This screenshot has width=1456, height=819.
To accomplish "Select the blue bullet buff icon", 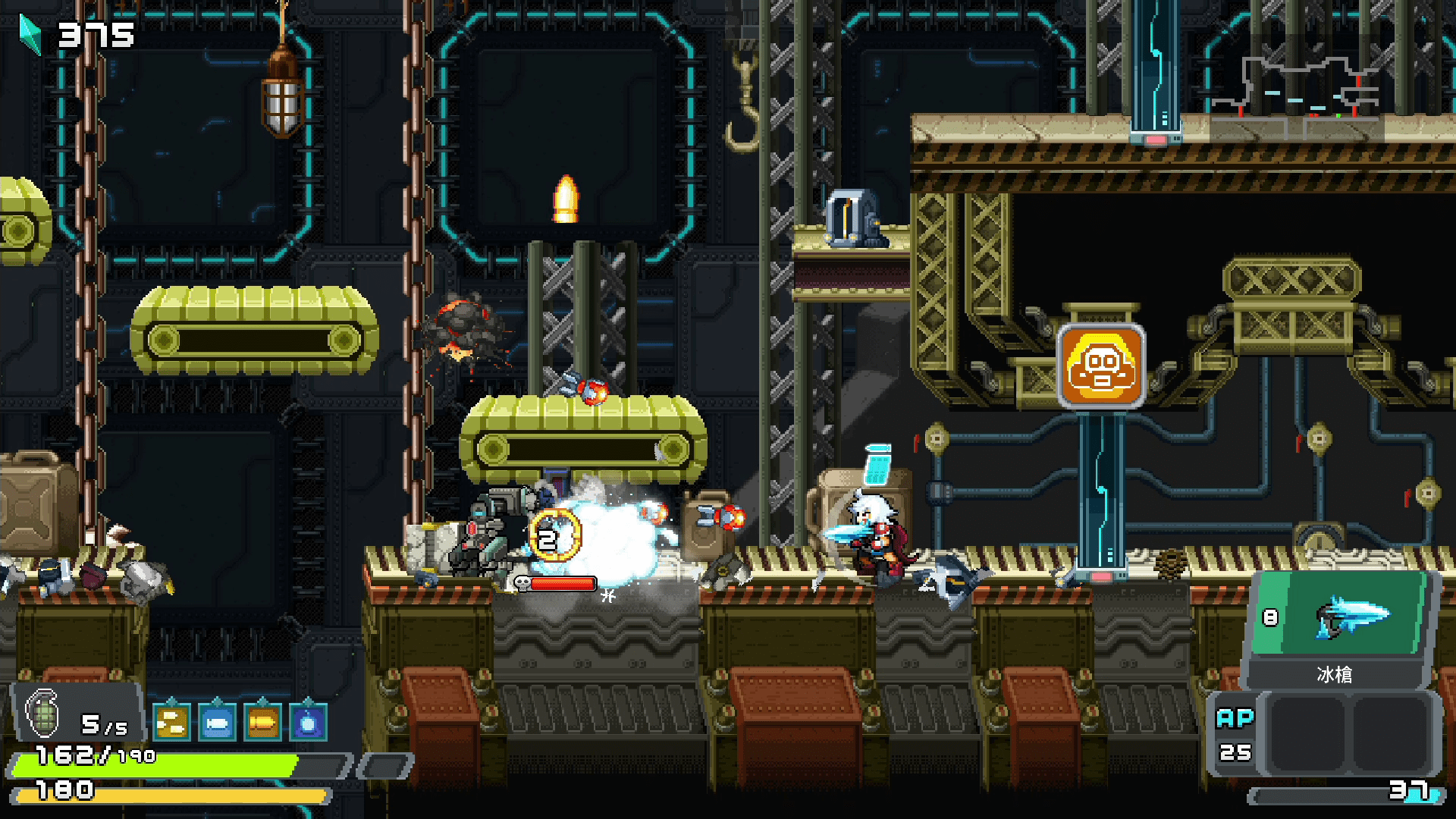I will click(x=217, y=723).
